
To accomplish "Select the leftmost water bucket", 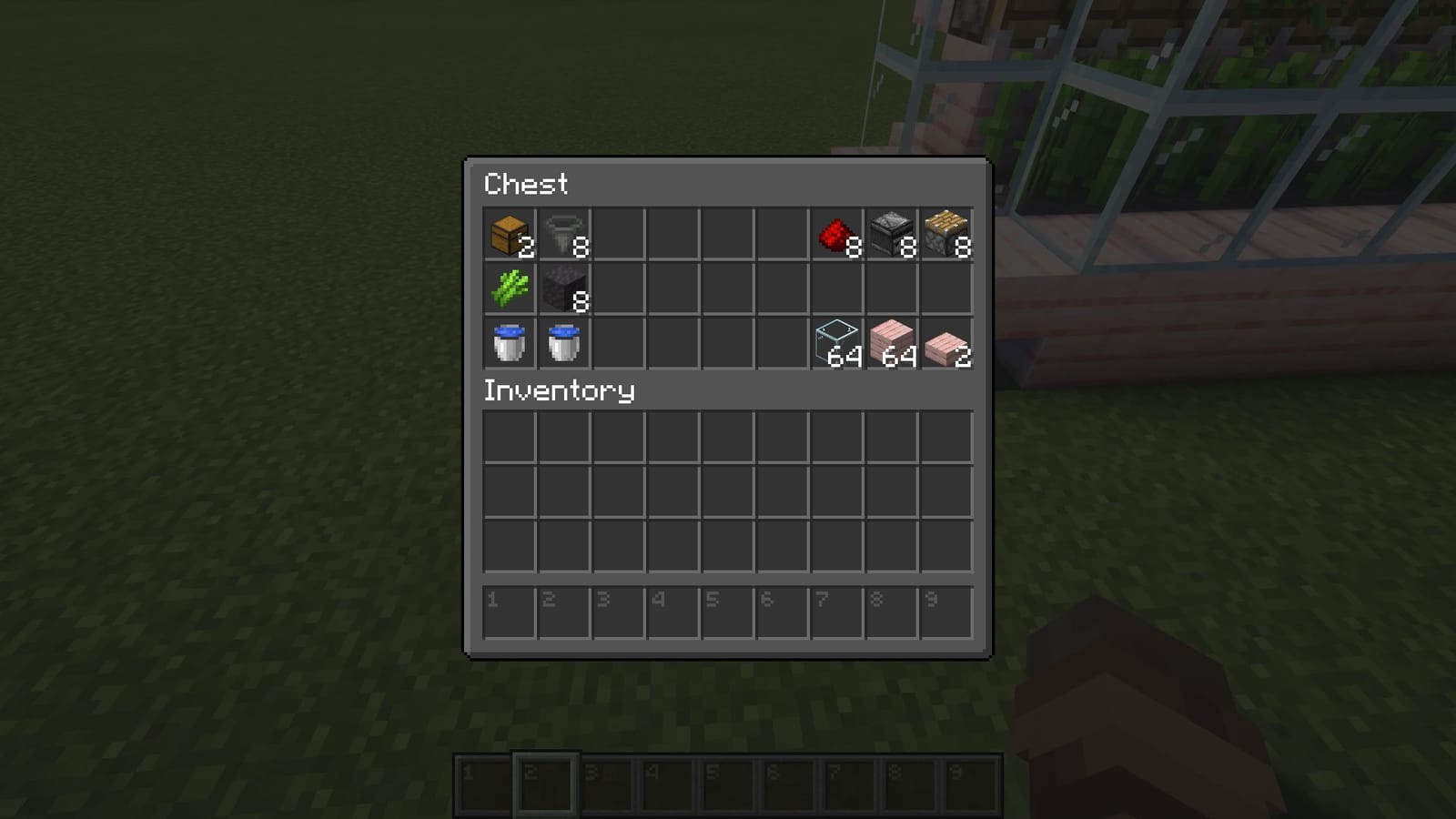I will [510, 344].
